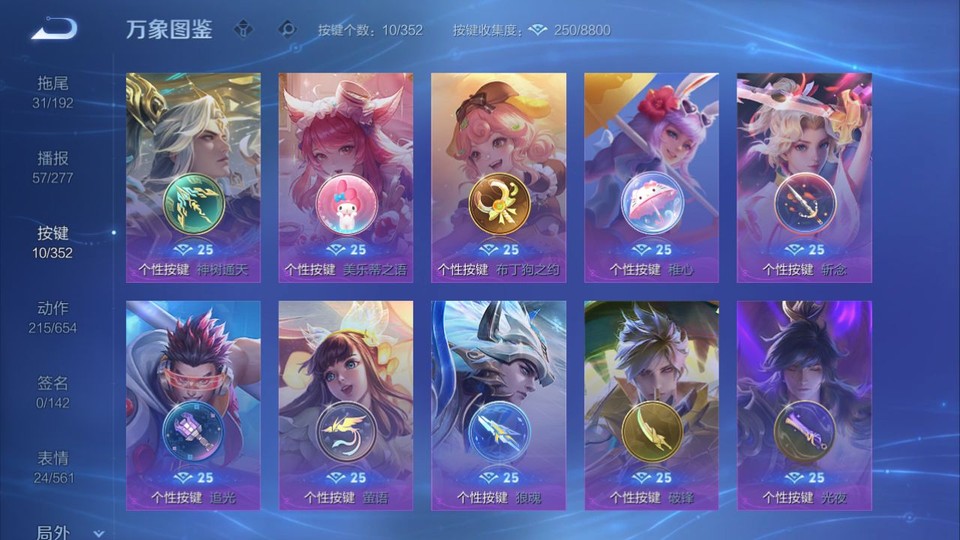Pick the 斩念 button skin card
The width and height of the screenshot is (960, 540).
click(804, 177)
